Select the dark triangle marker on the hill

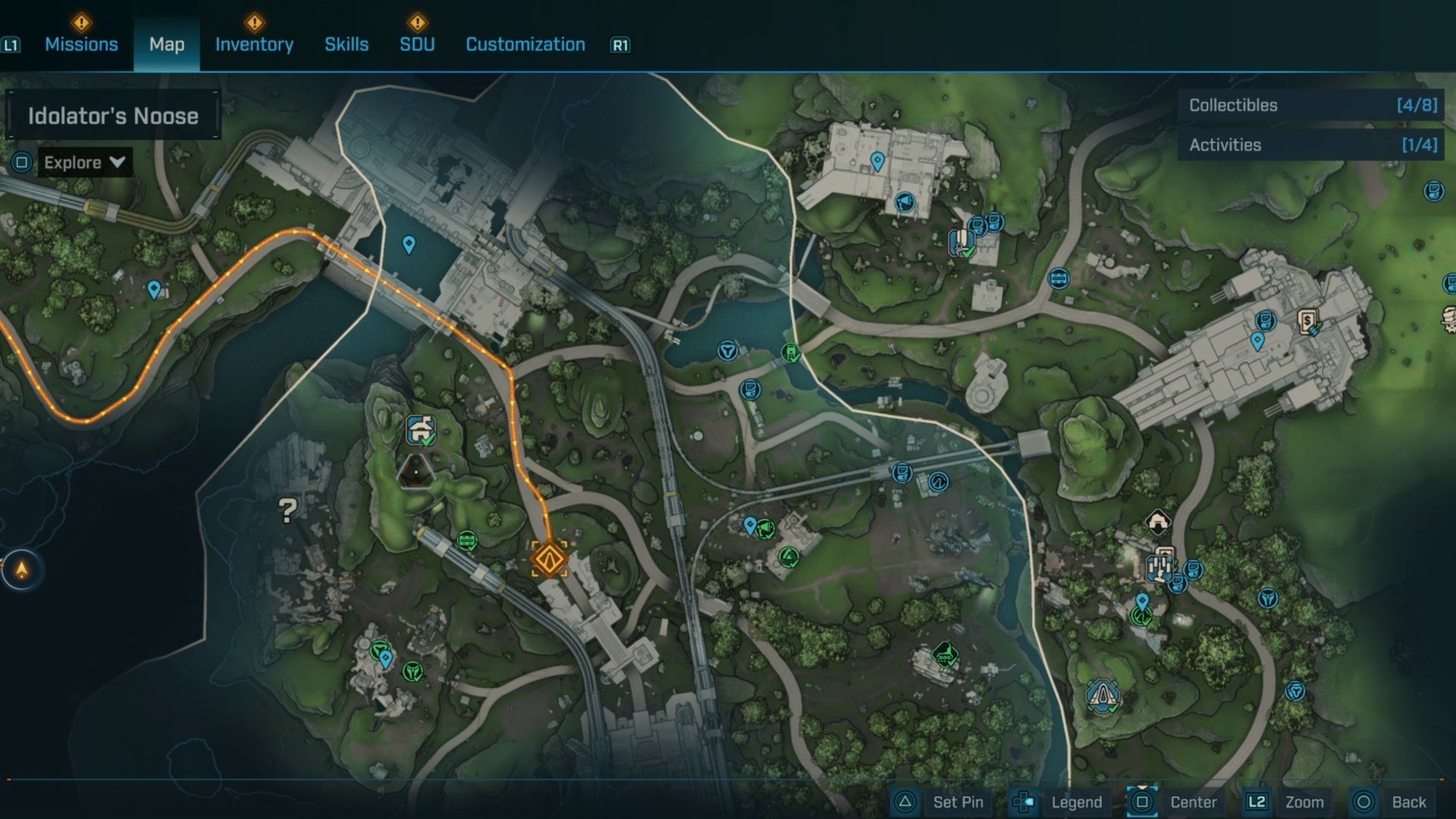416,472
